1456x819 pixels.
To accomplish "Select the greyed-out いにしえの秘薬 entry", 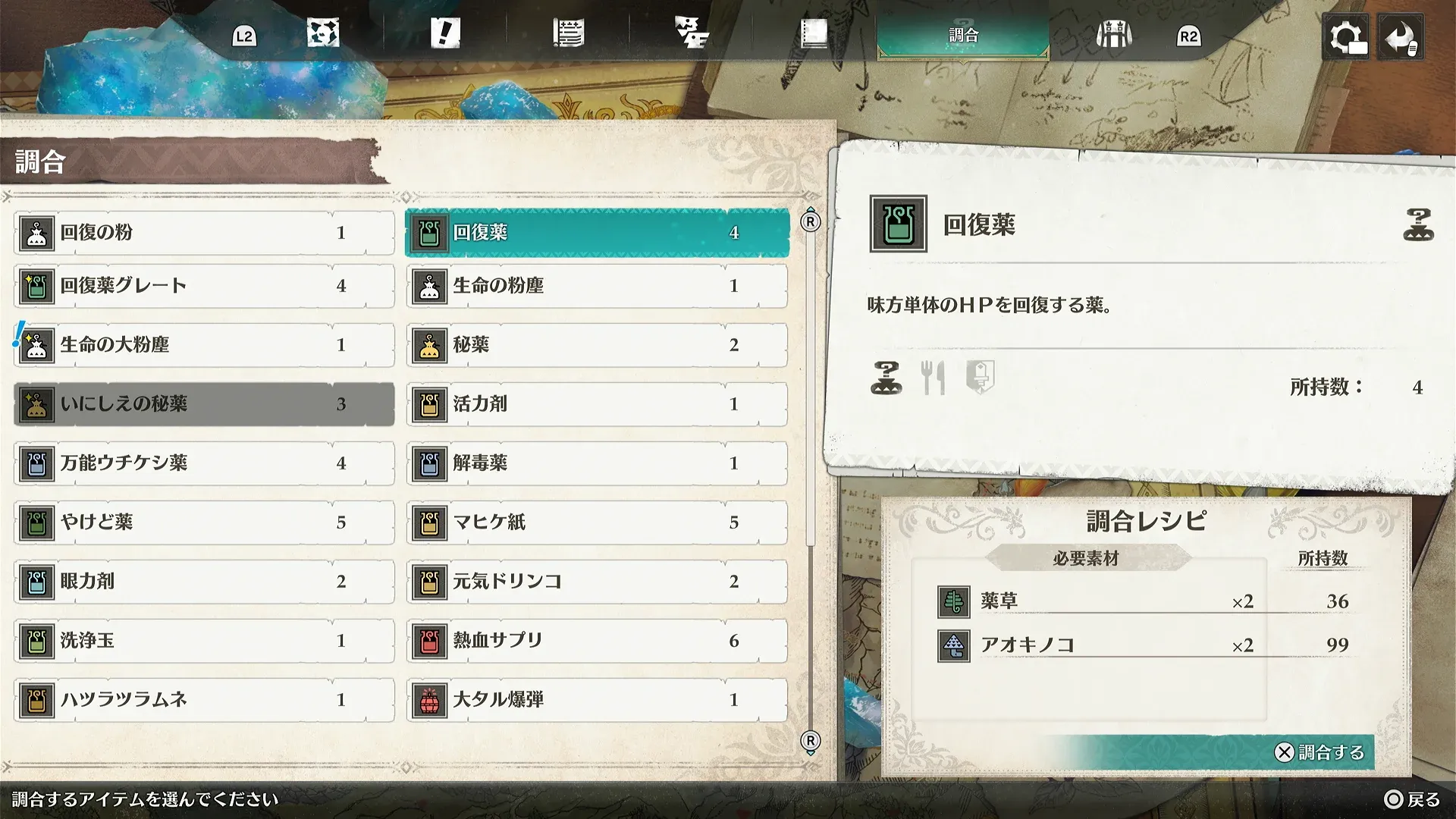I will click(x=203, y=404).
